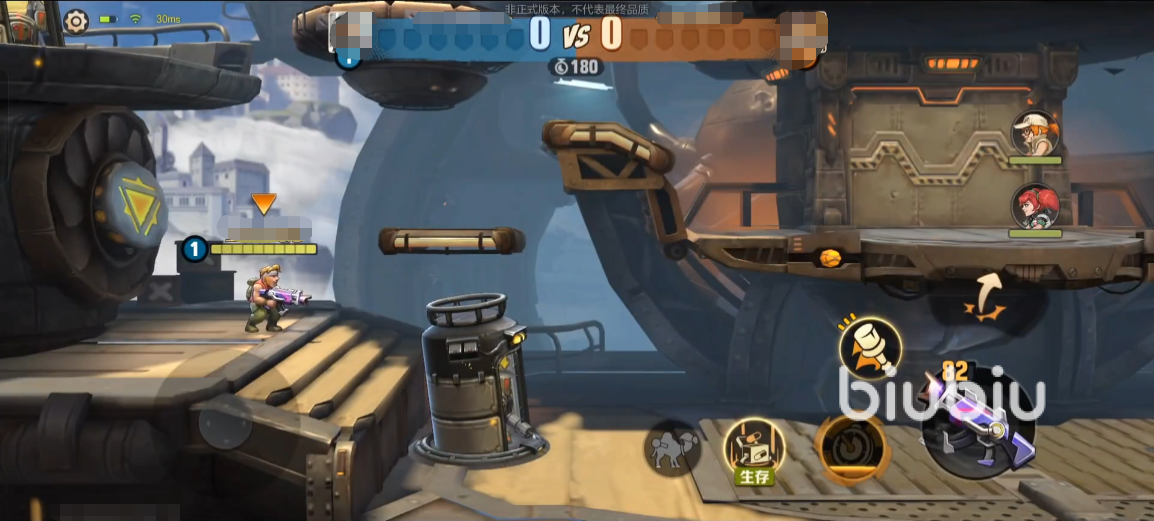Tap the greyed-out camel mount button
Viewport: 1154px width, 521px height.
[672, 447]
